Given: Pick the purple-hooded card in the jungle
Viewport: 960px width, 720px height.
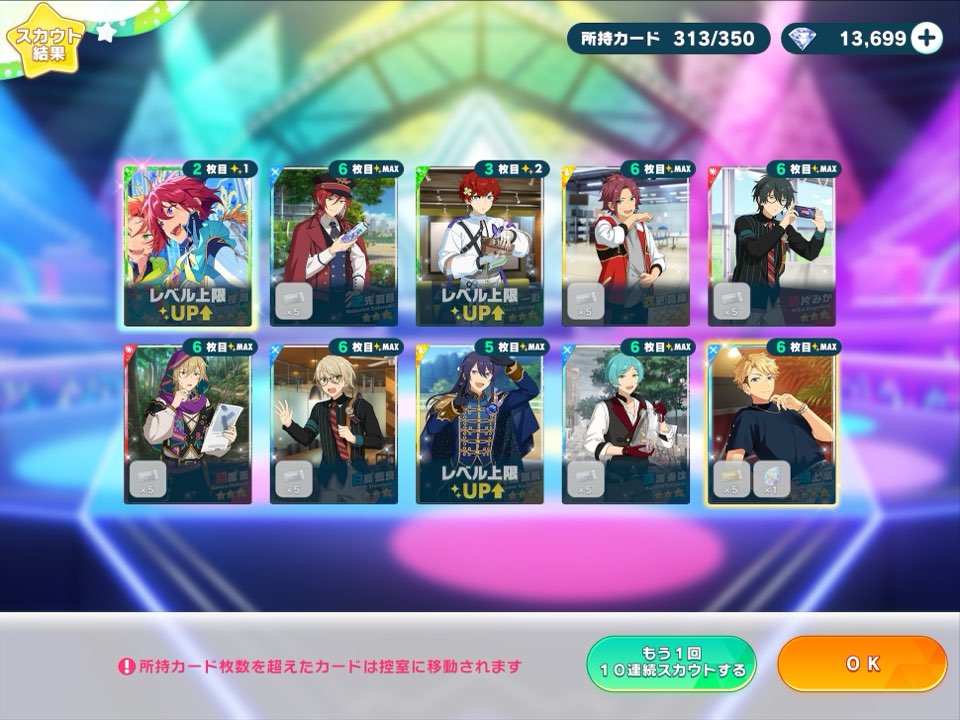Looking at the screenshot, I should click(x=187, y=423).
